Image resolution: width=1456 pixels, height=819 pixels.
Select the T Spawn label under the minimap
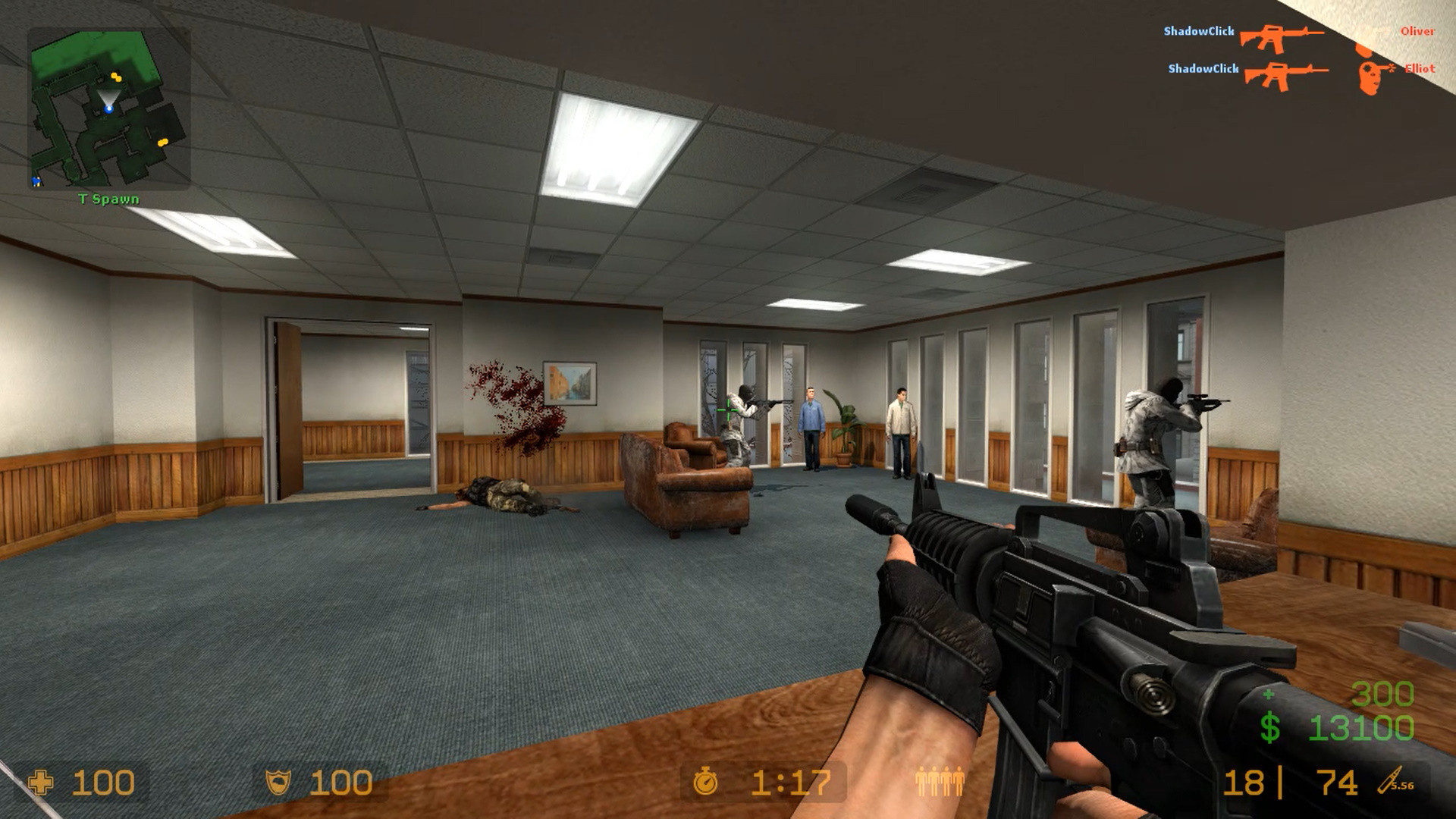pos(107,197)
